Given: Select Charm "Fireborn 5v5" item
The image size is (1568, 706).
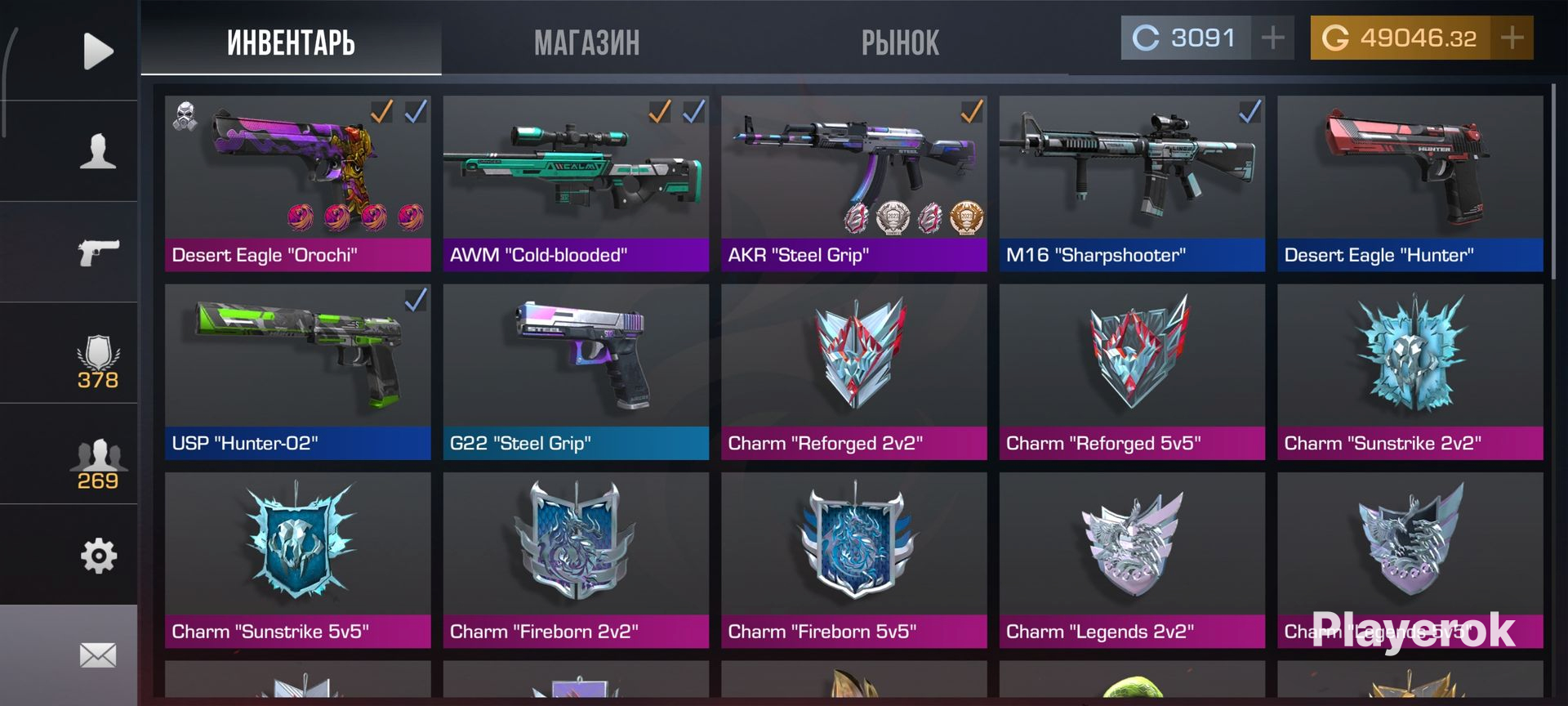Looking at the screenshot, I should point(853,561).
